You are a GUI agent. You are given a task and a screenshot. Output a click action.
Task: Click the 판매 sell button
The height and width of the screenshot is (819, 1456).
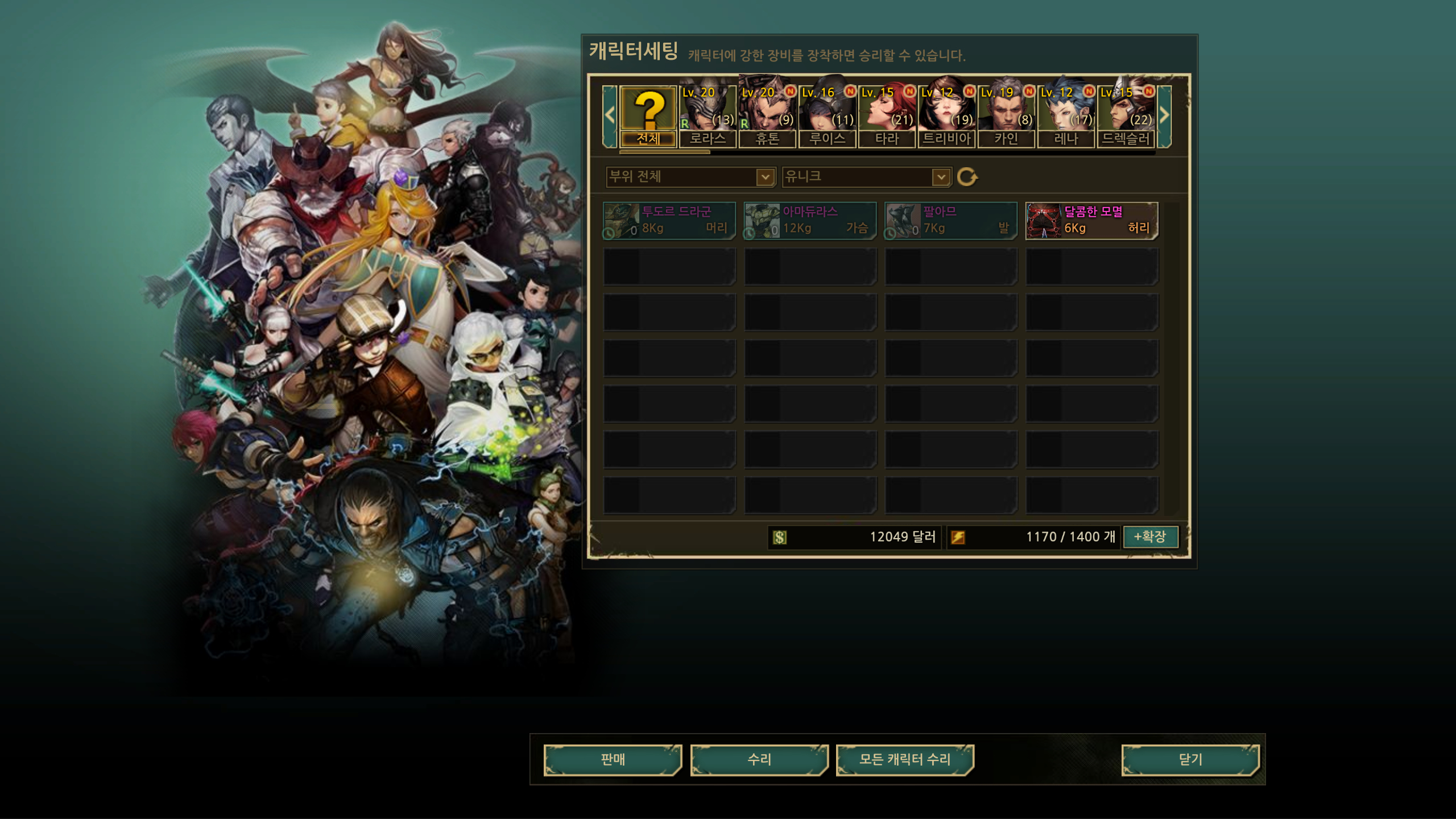[x=613, y=760]
